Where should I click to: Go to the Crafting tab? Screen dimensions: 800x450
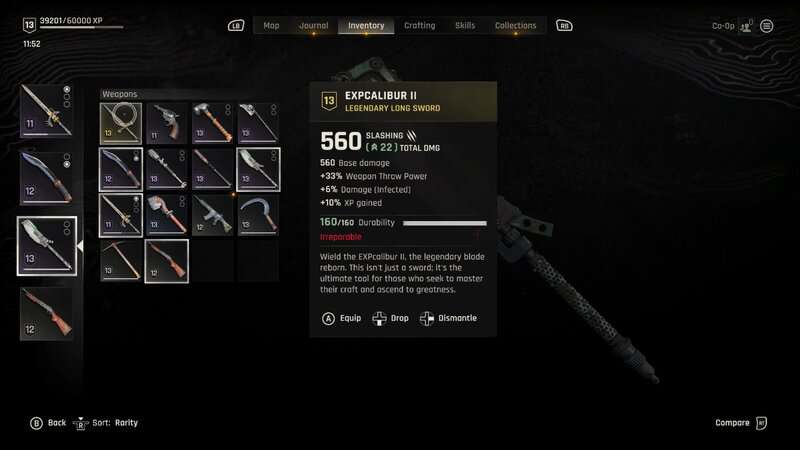click(419, 26)
